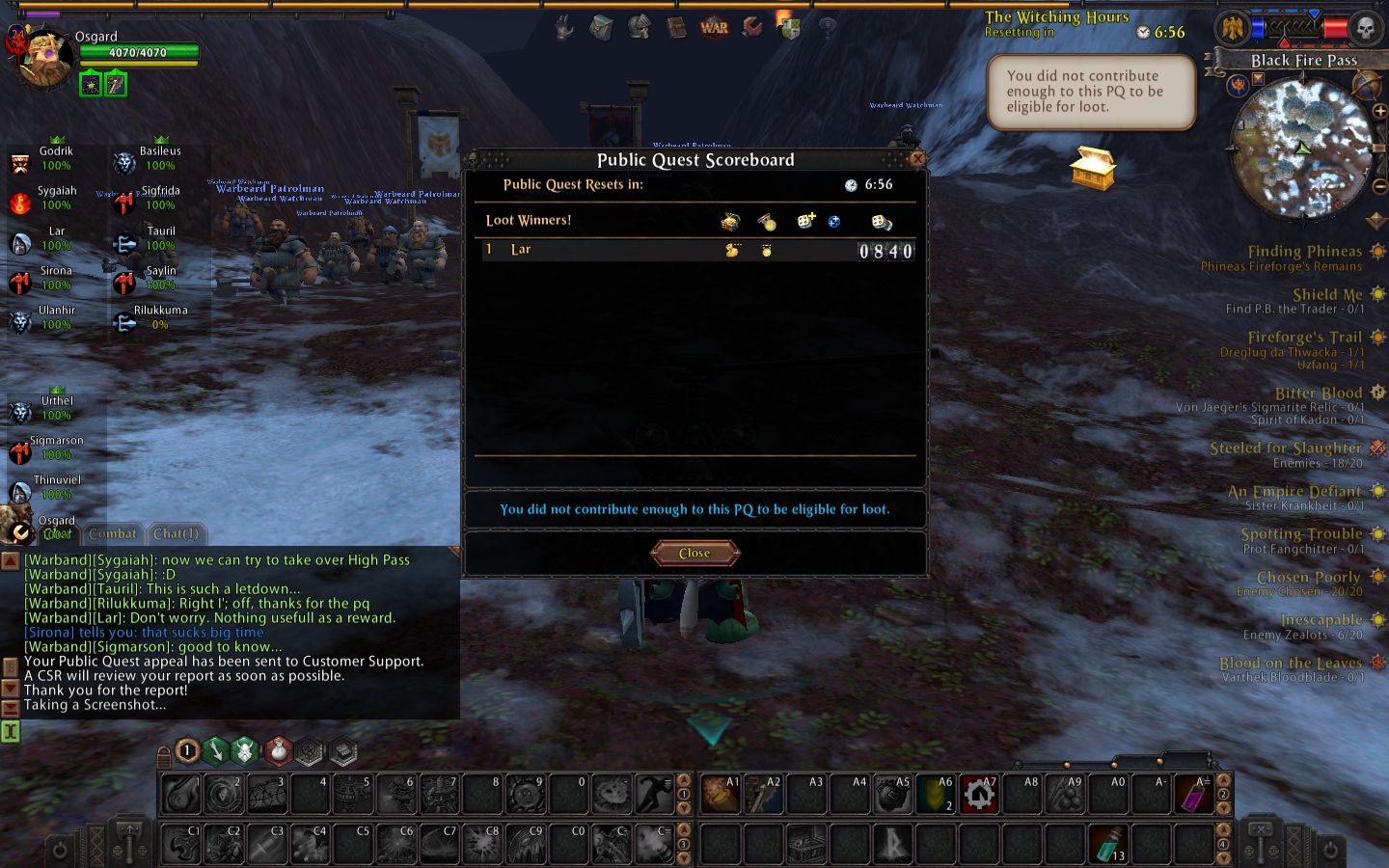The image size is (1389, 868).
Task: Open the guild shield icon in top menu
Action: pyautogui.click(x=789, y=27)
